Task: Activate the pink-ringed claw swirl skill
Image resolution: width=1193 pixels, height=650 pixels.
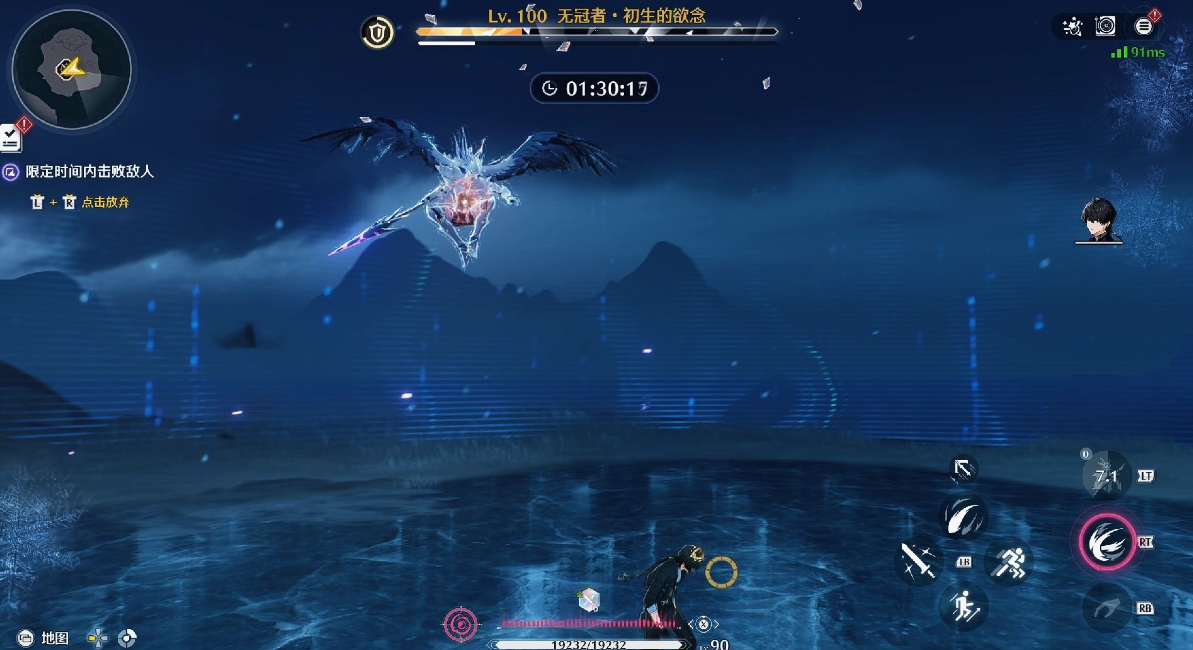Action: click(x=1107, y=541)
